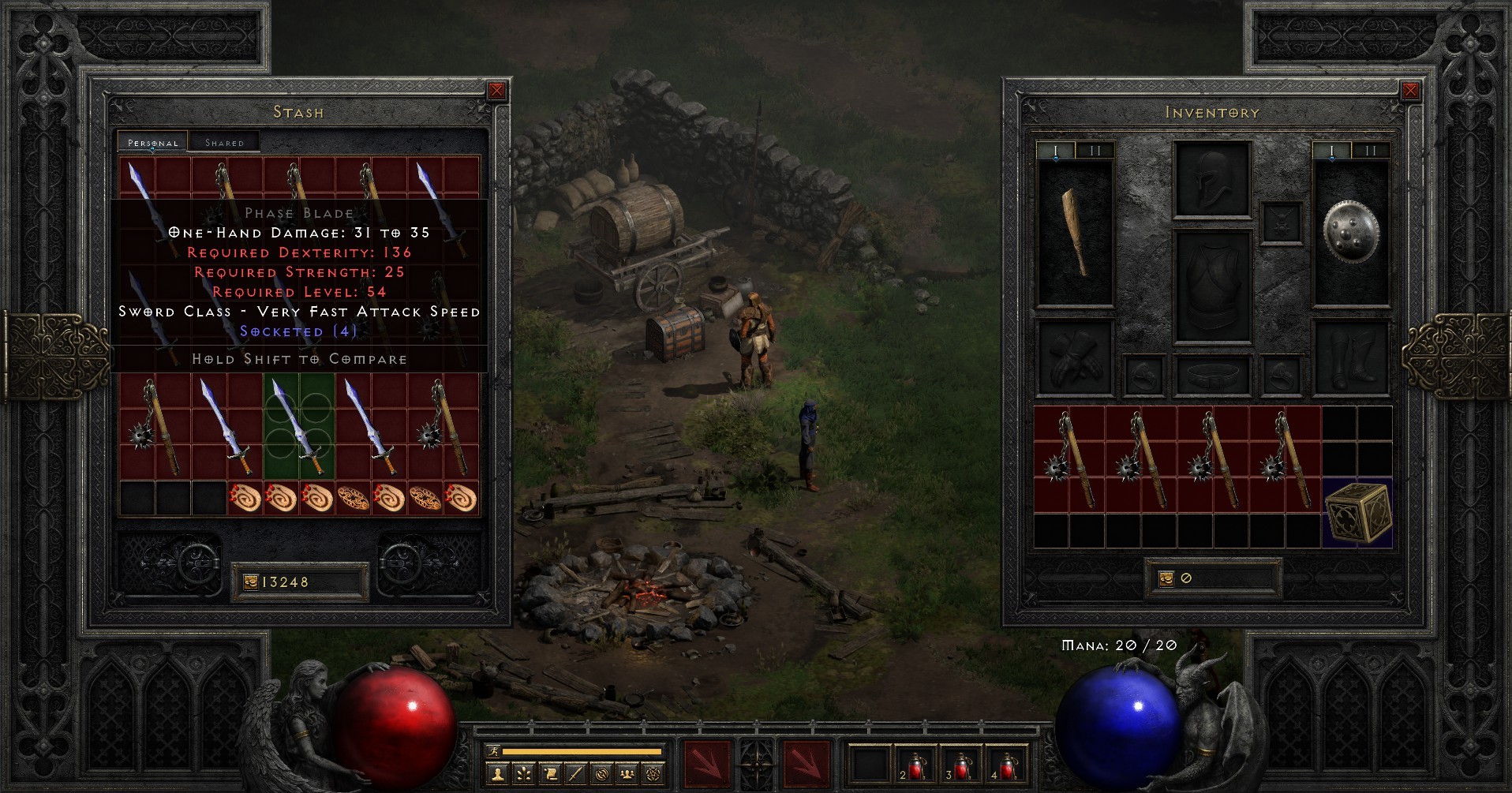This screenshot has width=1512, height=793.
Task: Click the sword icon in the bottom toolbar
Action: [x=575, y=773]
